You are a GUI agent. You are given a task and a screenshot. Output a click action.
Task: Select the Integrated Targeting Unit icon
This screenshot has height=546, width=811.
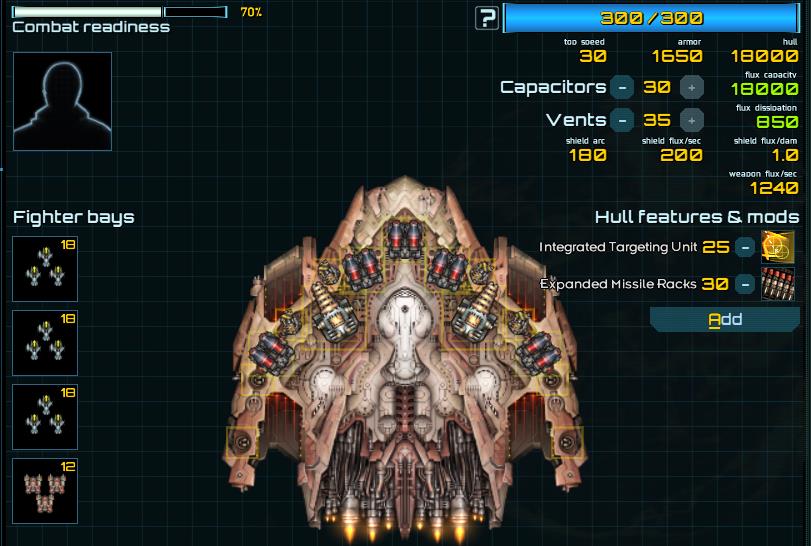[x=778, y=247]
